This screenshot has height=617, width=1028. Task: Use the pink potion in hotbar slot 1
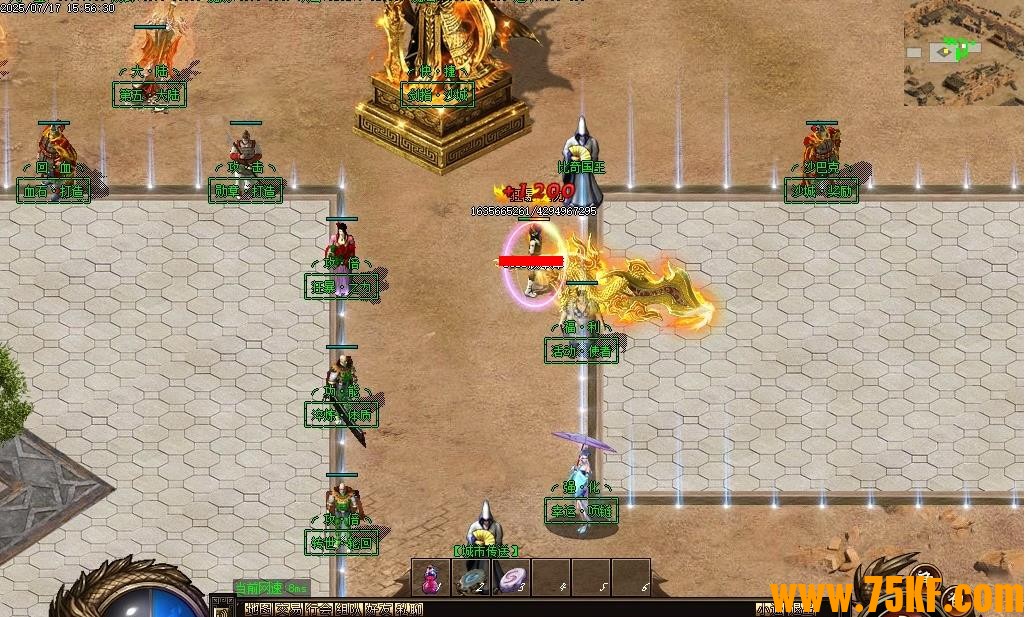[x=431, y=578]
